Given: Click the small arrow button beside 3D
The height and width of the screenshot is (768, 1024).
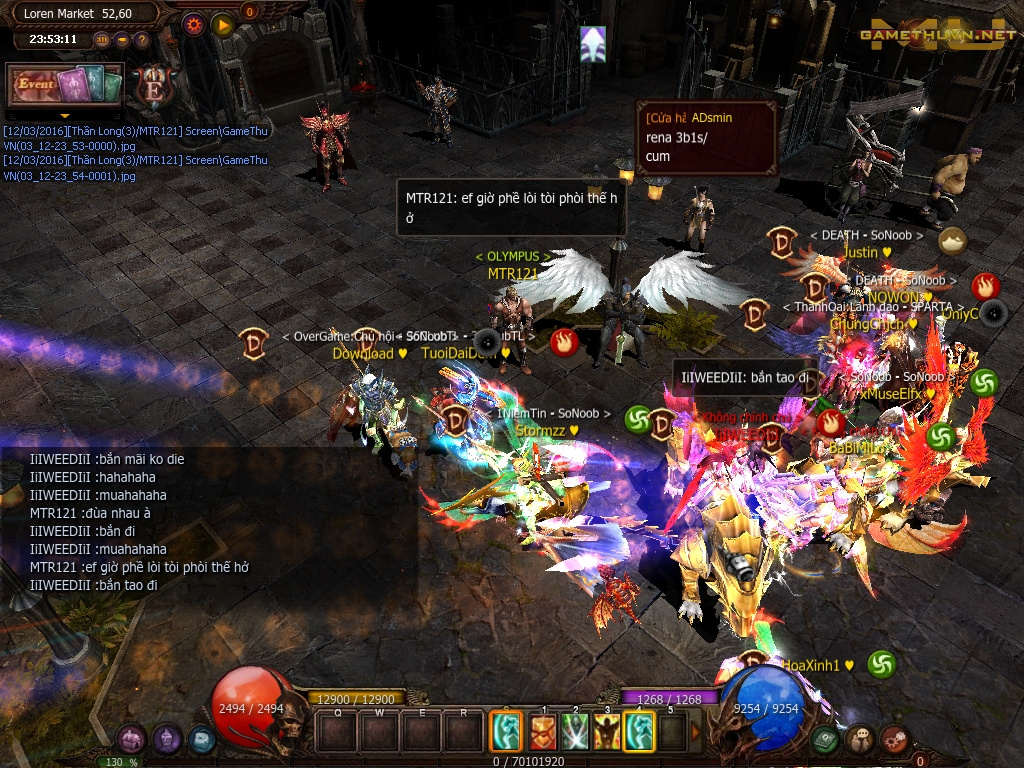Looking at the screenshot, I should coord(122,40).
